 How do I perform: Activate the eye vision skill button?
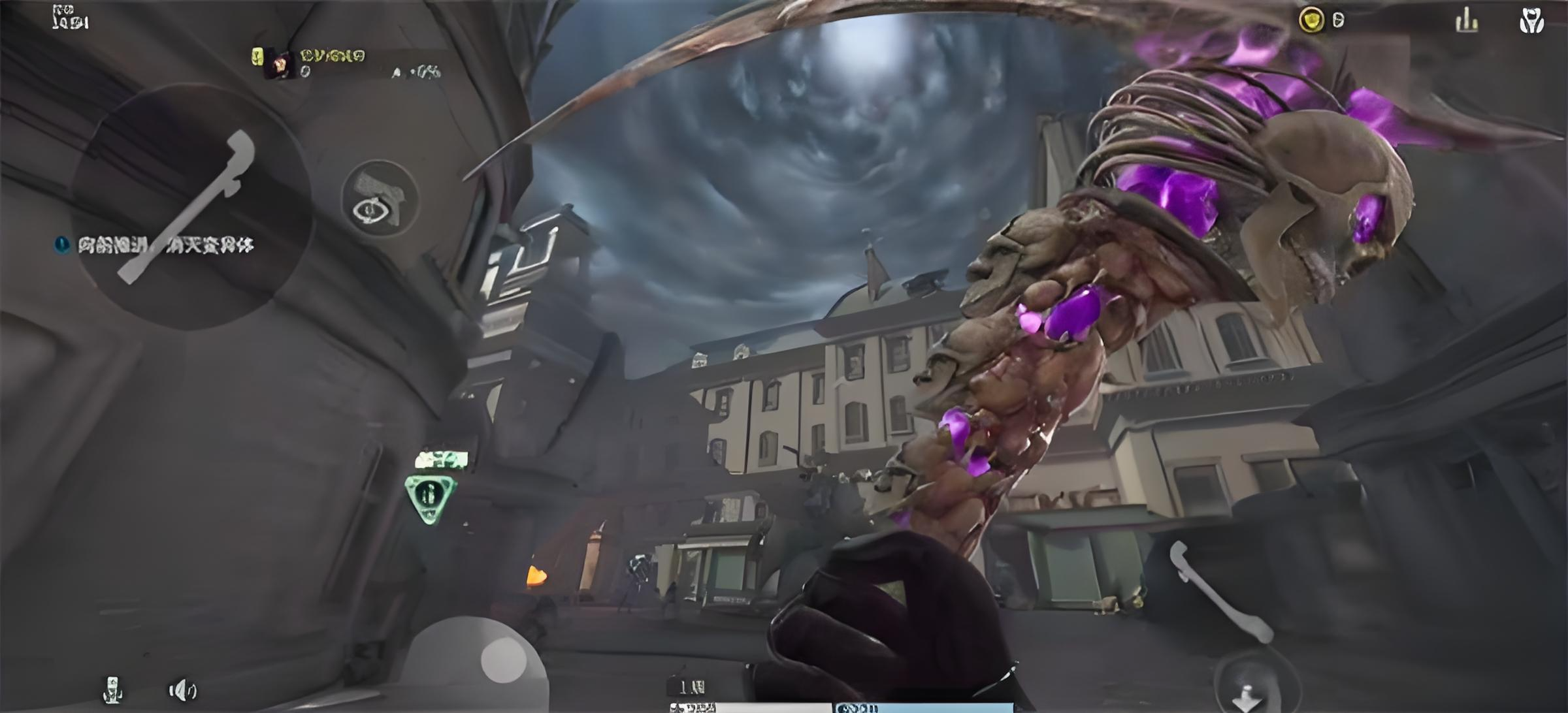(380, 199)
